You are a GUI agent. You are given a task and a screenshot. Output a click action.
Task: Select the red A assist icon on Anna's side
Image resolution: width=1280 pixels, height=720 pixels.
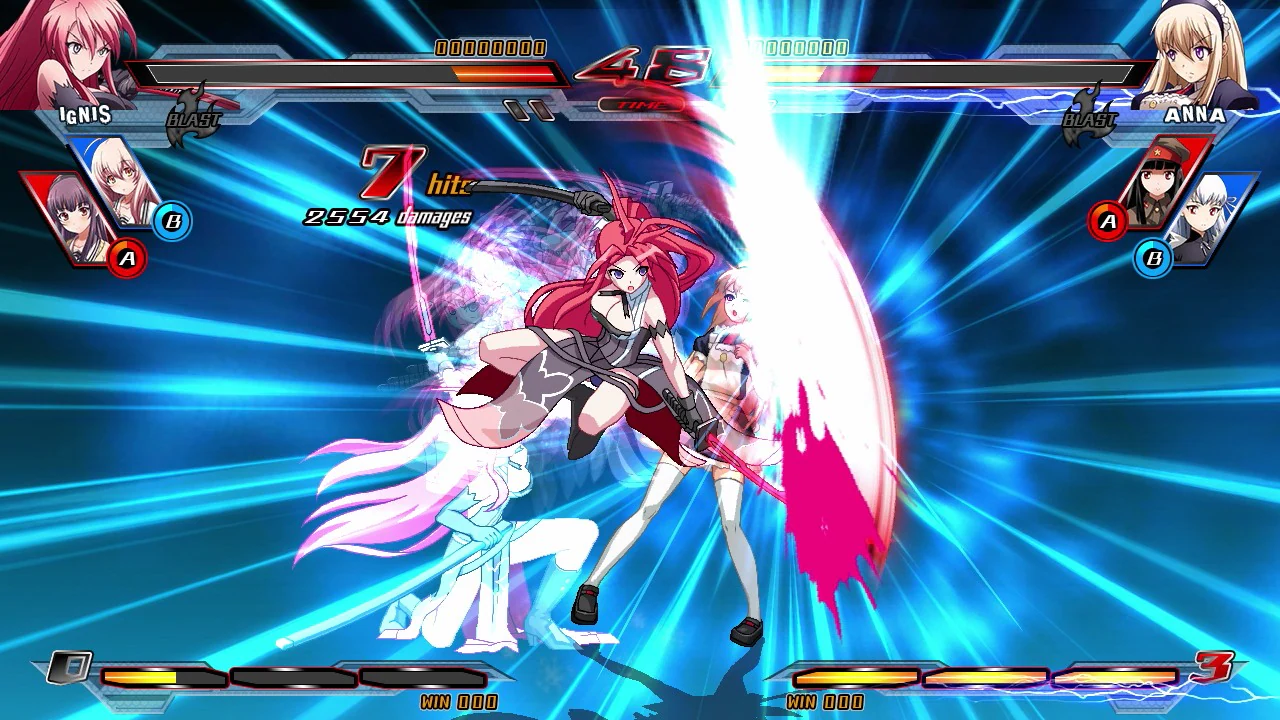coord(1106,222)
